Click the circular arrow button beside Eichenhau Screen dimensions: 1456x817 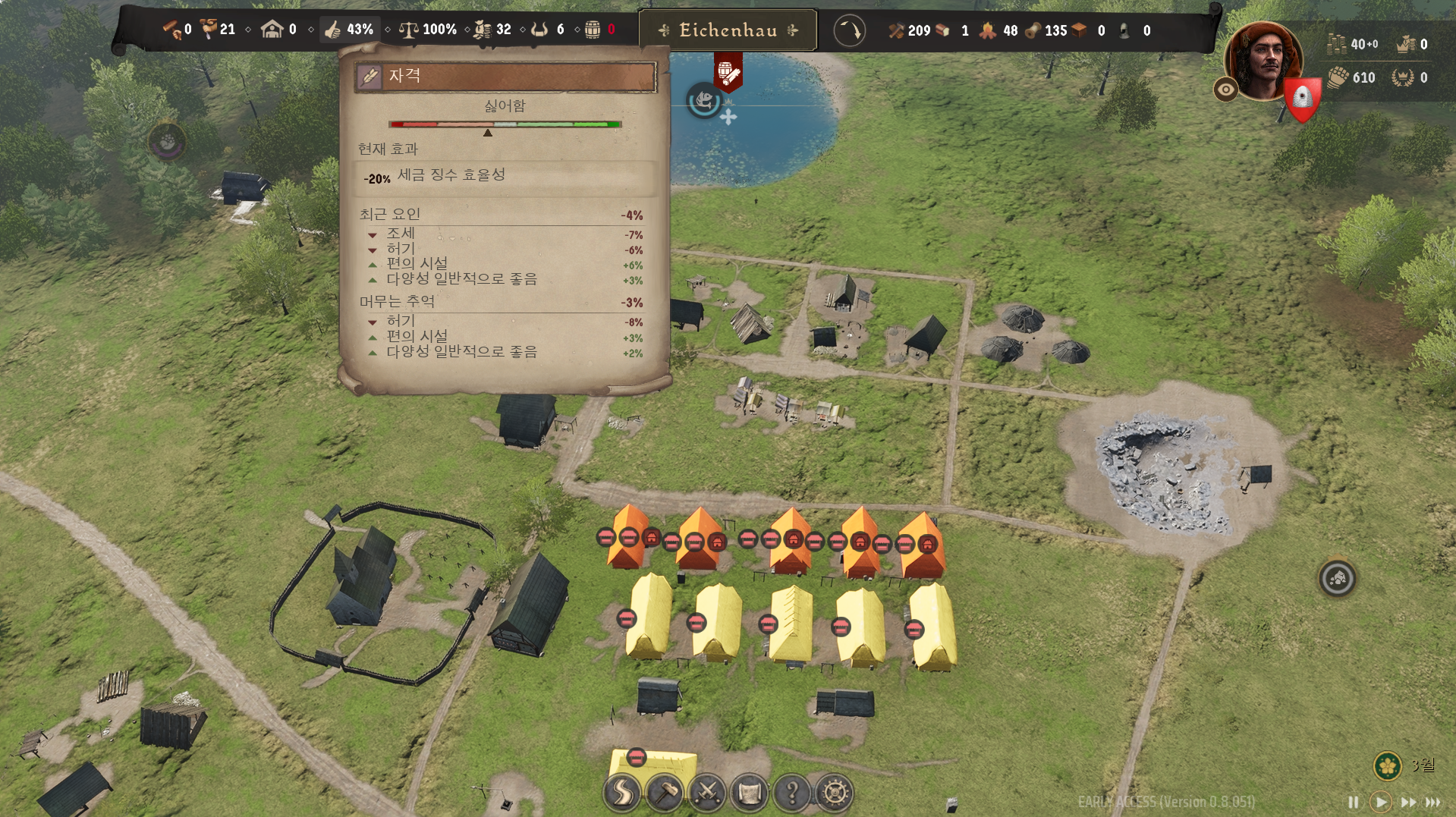pos(849,31)
